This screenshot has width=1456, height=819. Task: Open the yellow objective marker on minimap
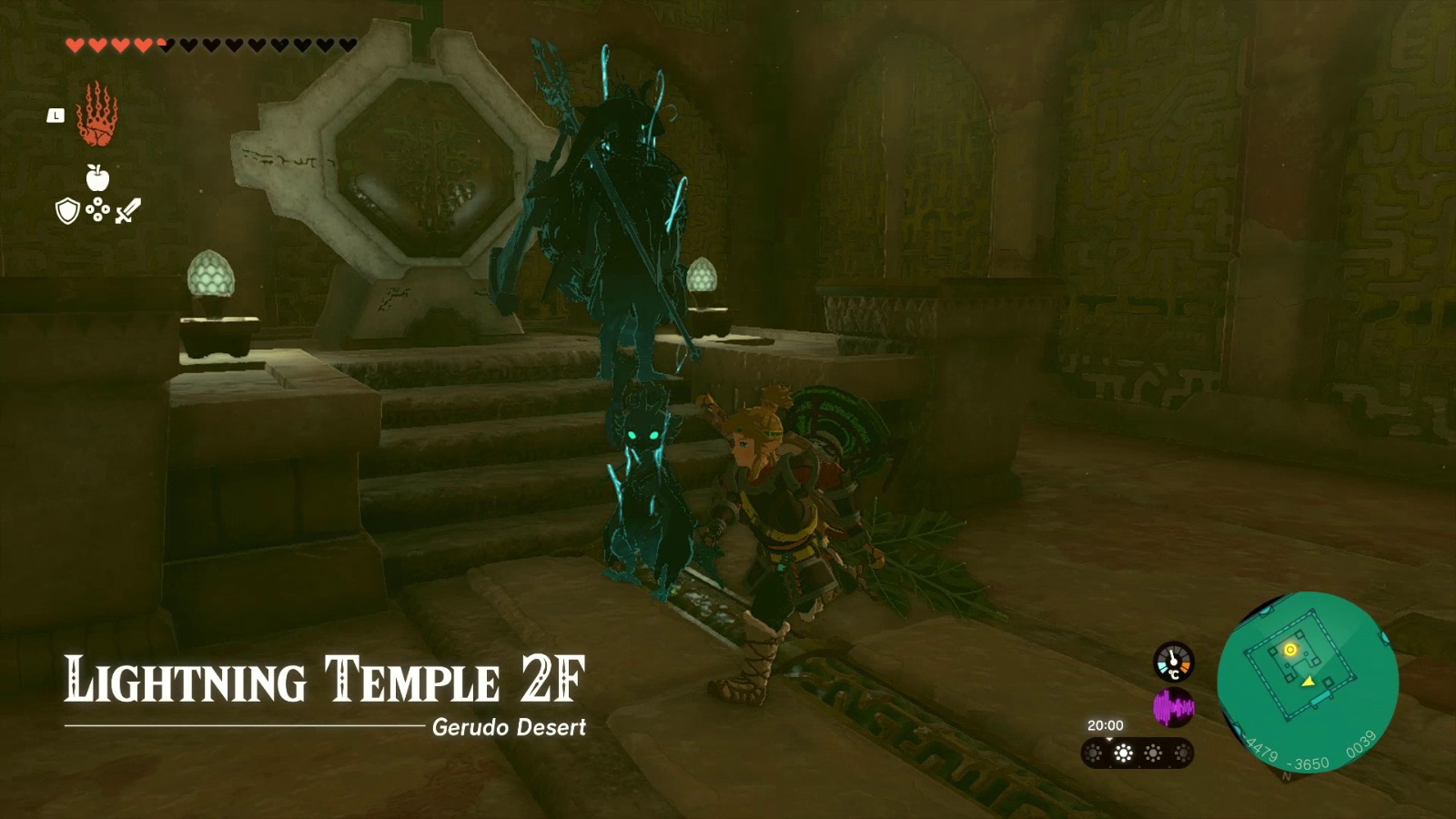(x=1289, y=650)
